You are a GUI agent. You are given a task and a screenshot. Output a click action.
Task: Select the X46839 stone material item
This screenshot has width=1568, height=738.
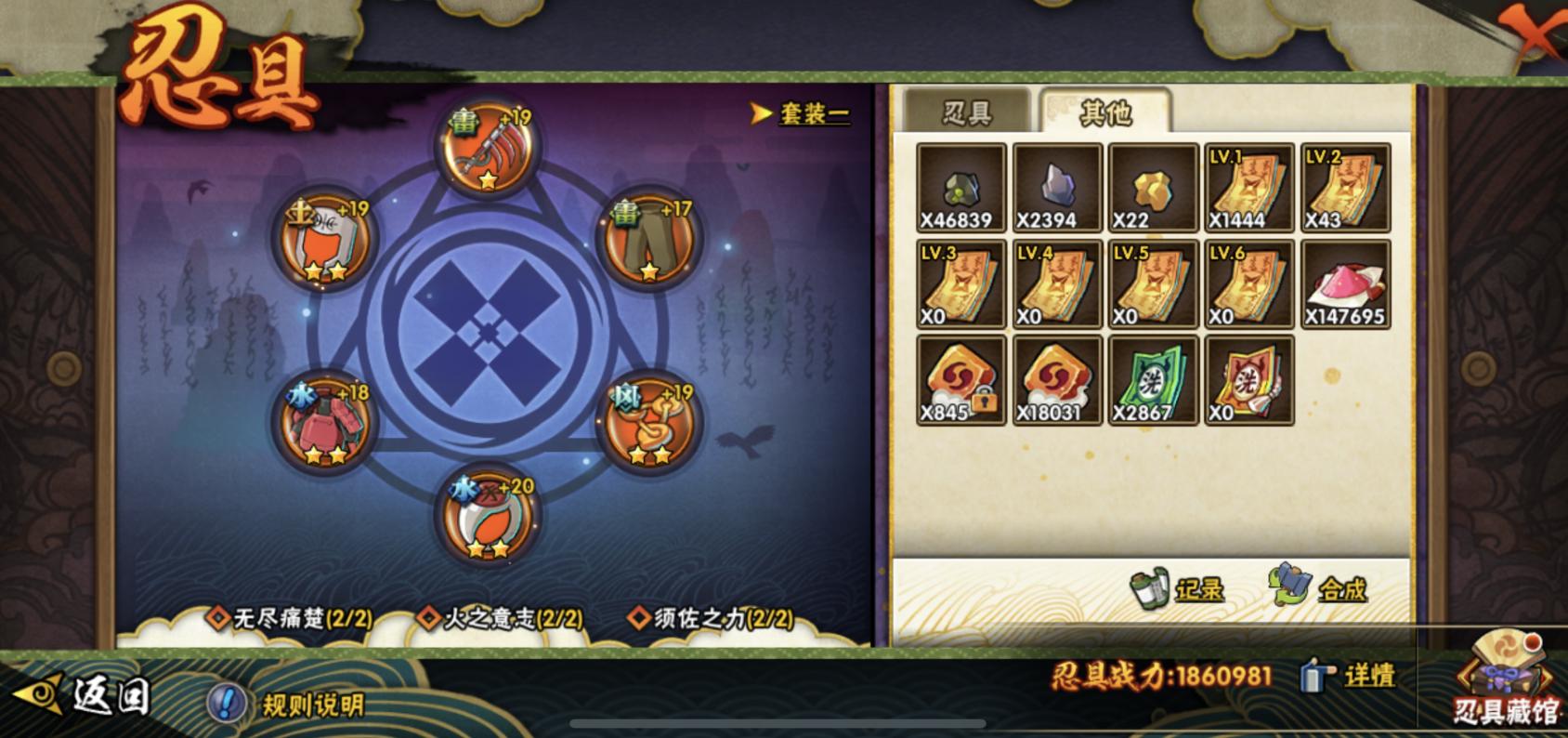click(x=960, y=190)
